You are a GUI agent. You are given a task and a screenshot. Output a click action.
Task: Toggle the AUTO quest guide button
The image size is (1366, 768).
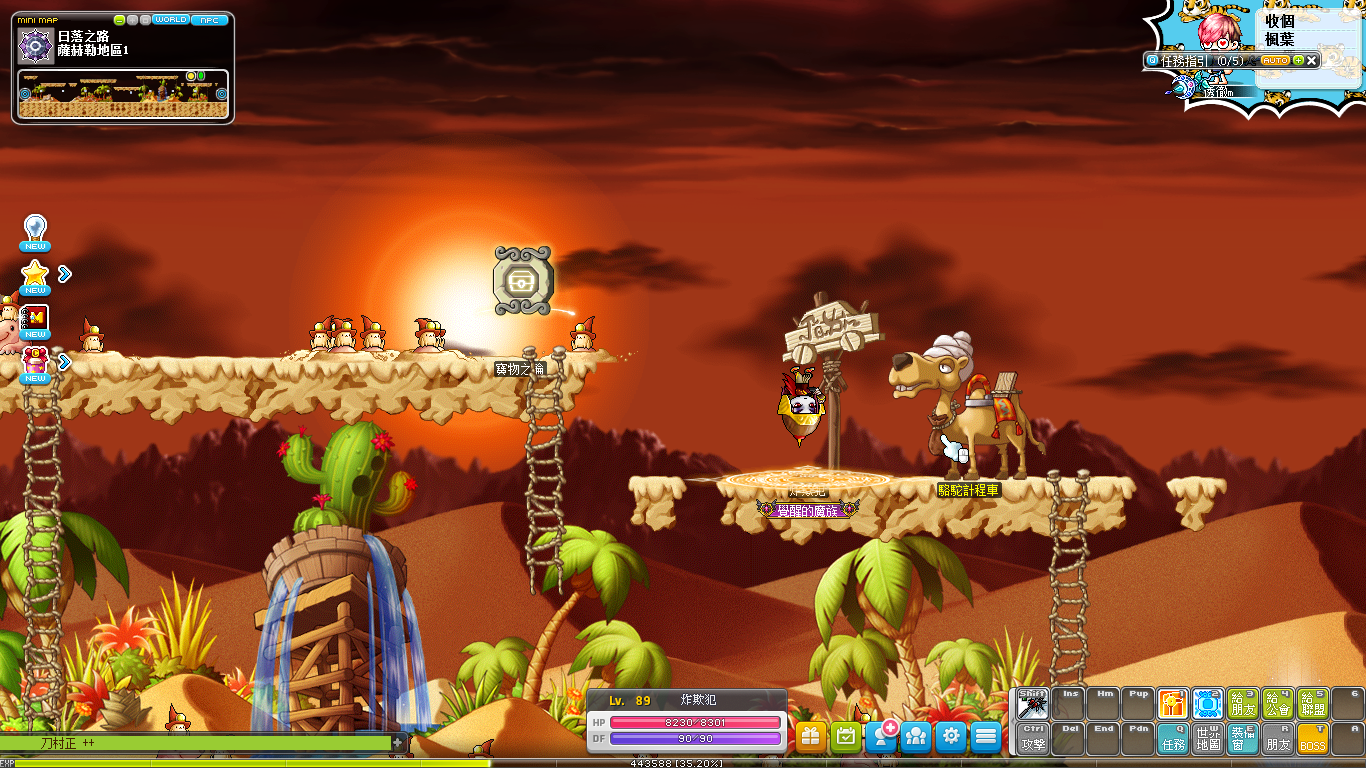(x=1275, y=61)
